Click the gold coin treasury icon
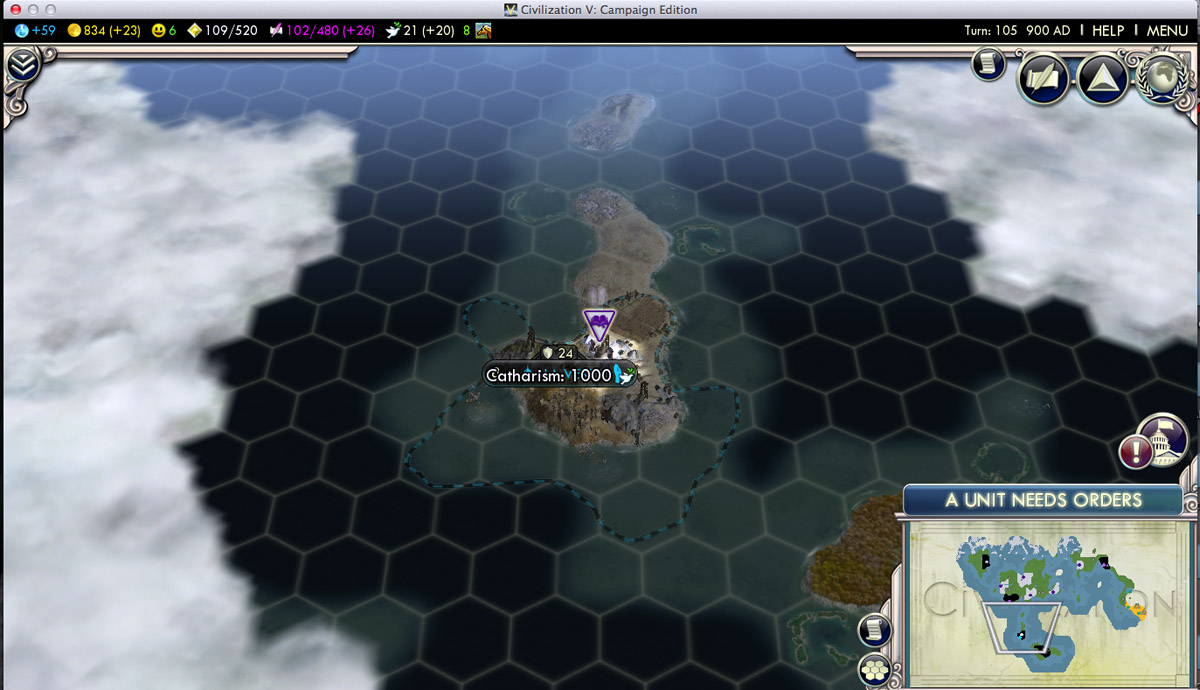 click(x=74, y=30)
